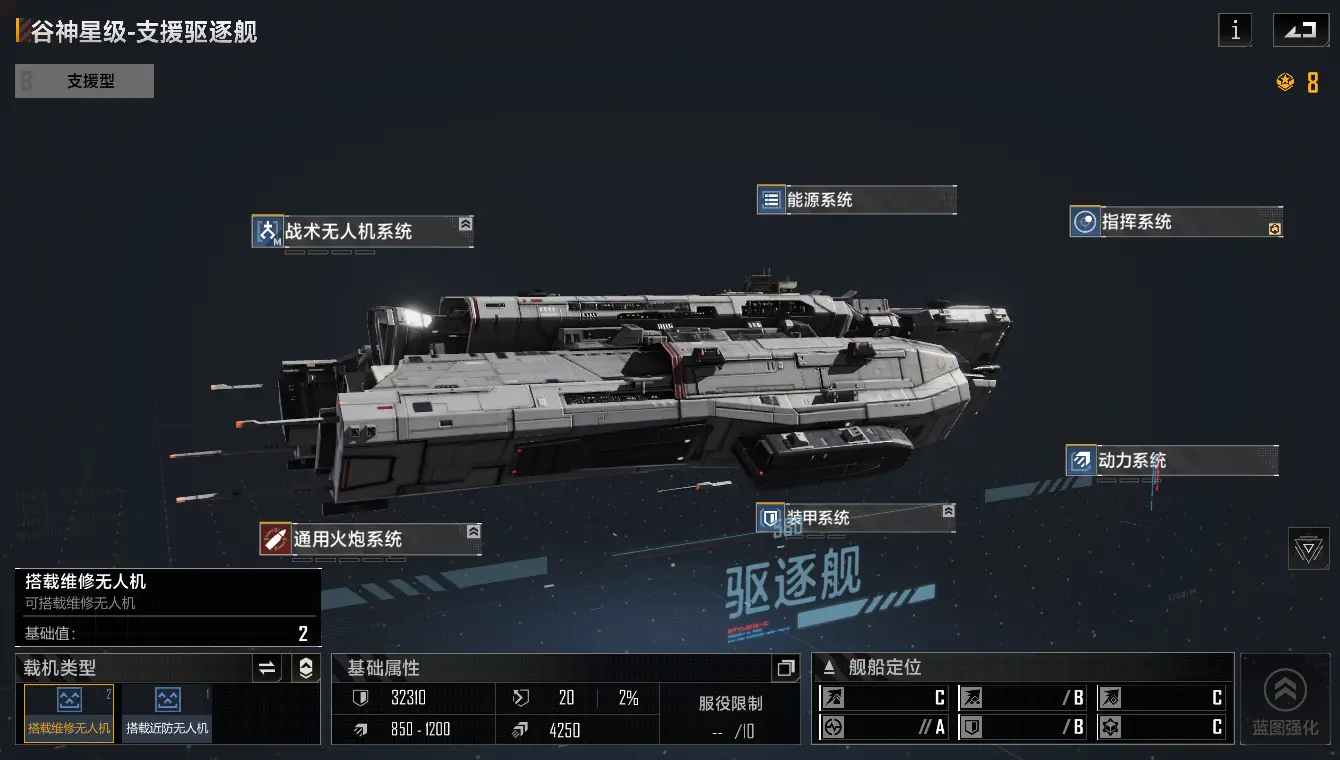Open the info button at top right
The width and height of the screenshot is (1340, 760).
(1235, 30)
